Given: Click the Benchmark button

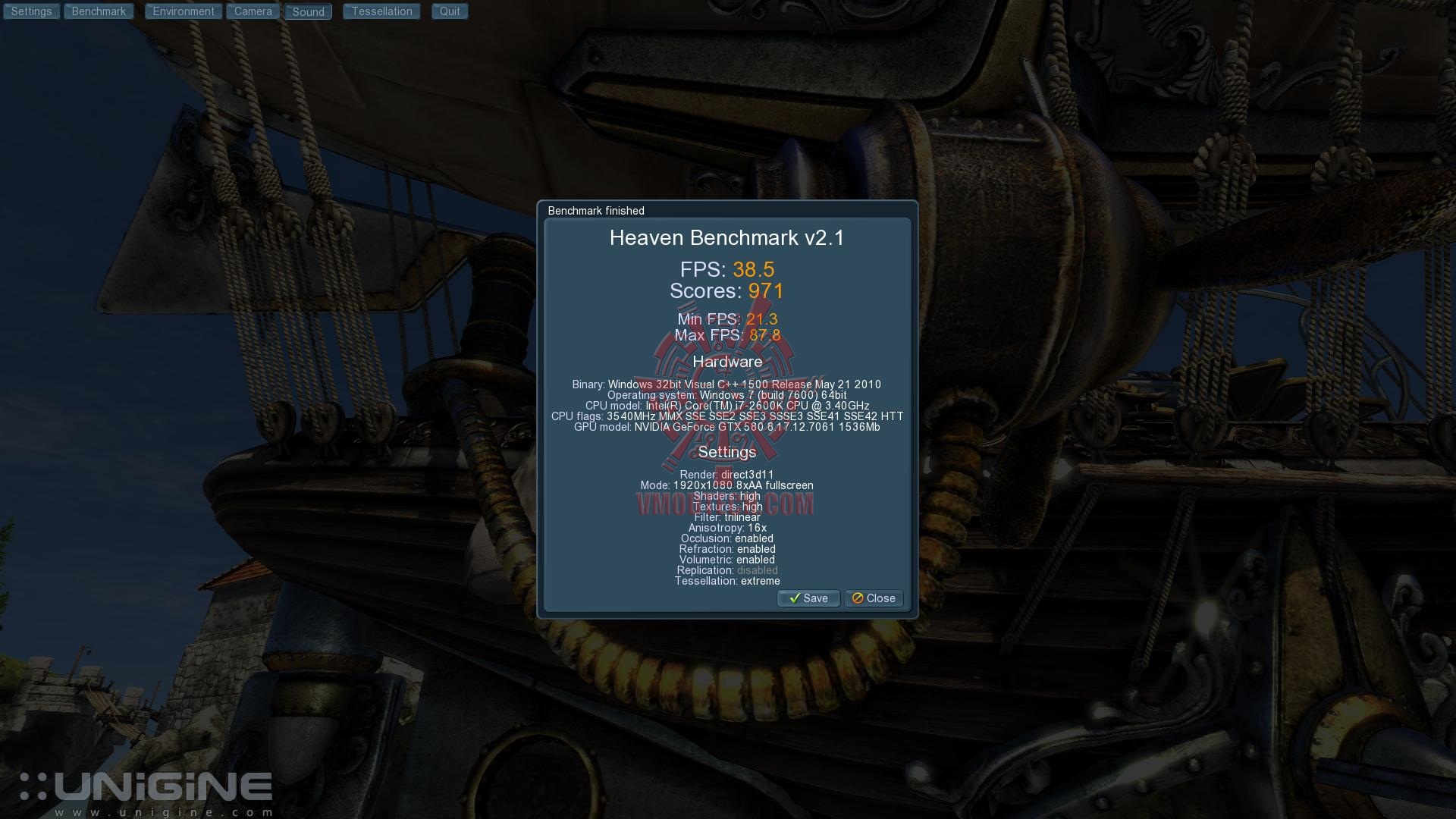Looking at the screenshot, I should click(x=99, y=11).
